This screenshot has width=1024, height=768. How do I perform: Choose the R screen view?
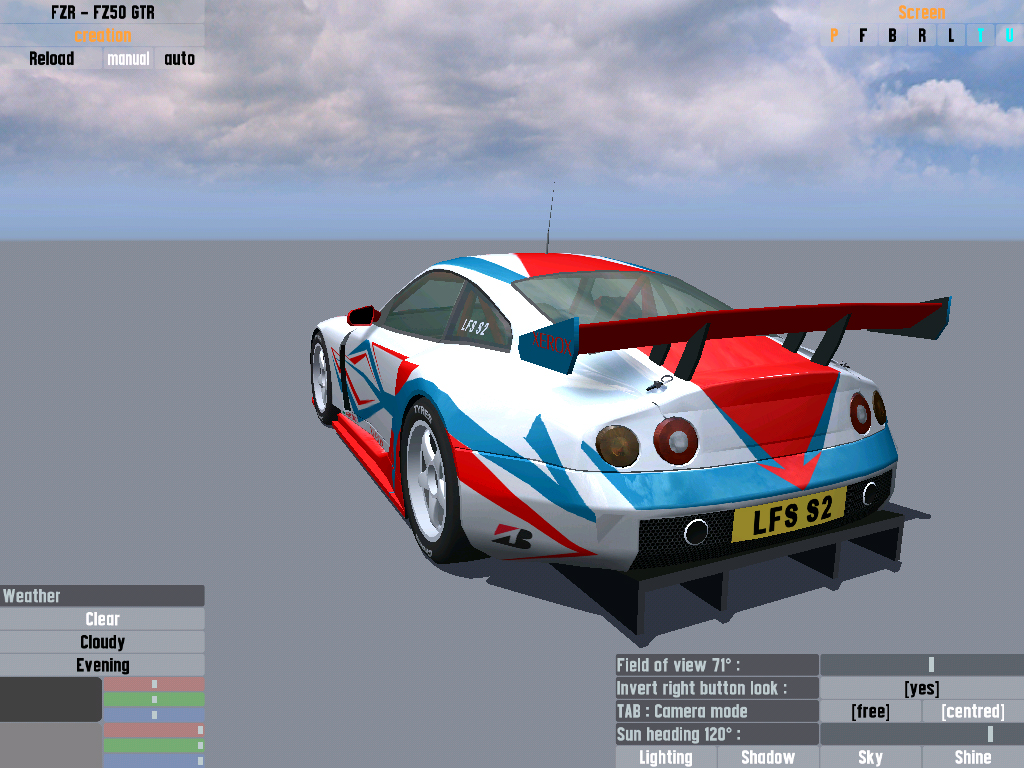(x=922, y=36)
